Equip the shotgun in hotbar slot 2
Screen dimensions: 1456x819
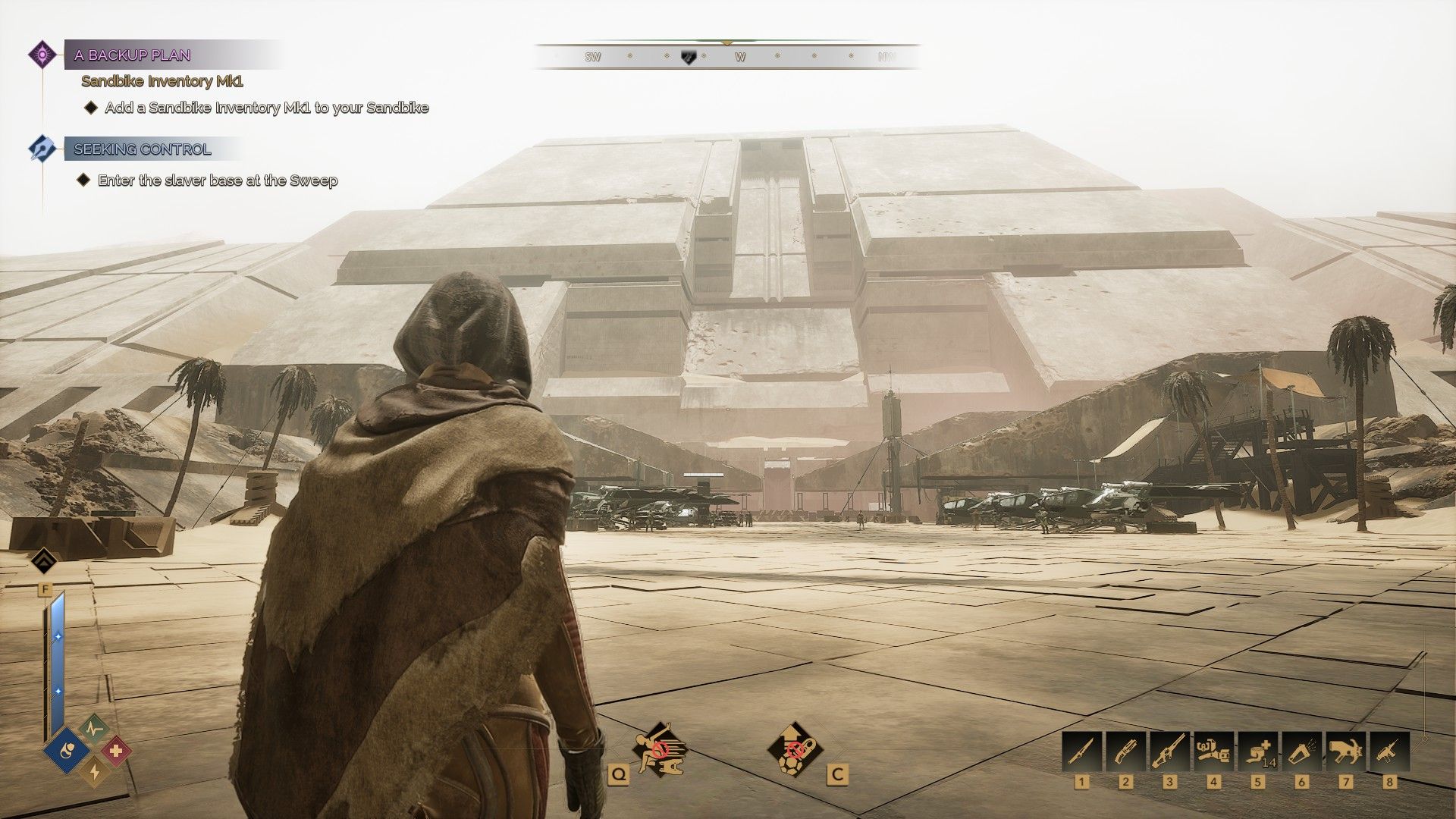point(1125,751)
